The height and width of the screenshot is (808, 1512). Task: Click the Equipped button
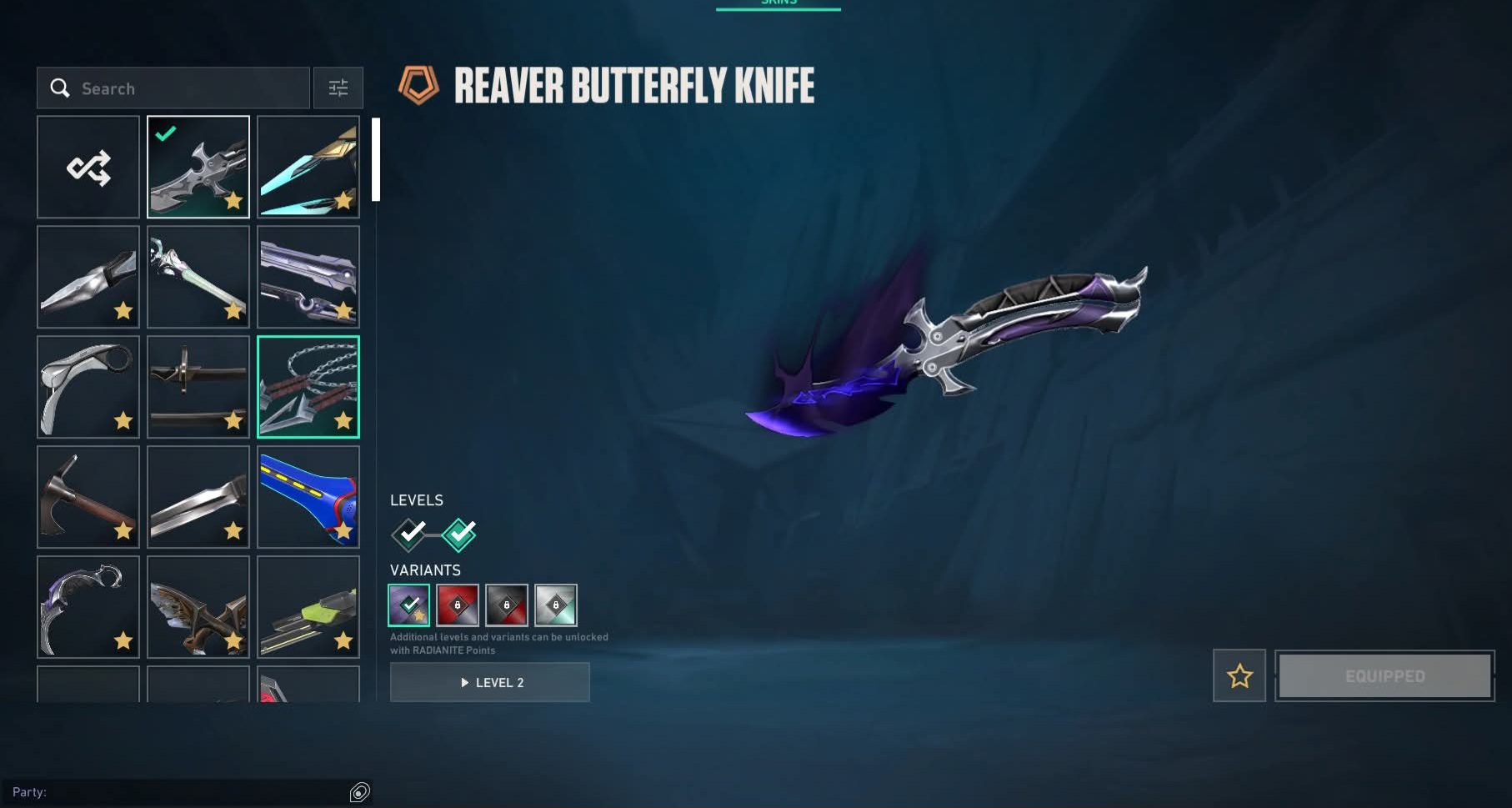[1384, 675]
